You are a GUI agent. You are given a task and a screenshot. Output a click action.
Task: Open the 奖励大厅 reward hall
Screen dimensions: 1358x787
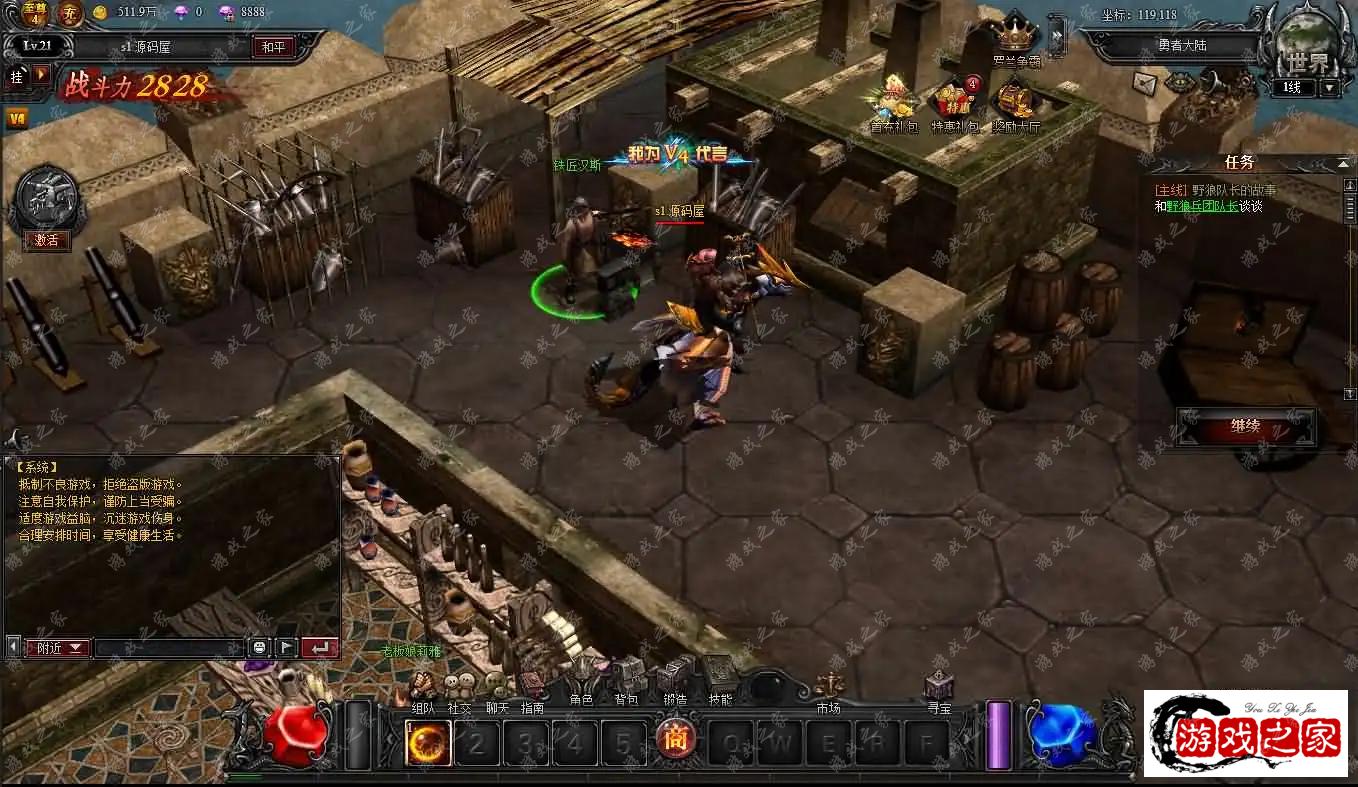pyautogui.click(x=1016, y=104)
